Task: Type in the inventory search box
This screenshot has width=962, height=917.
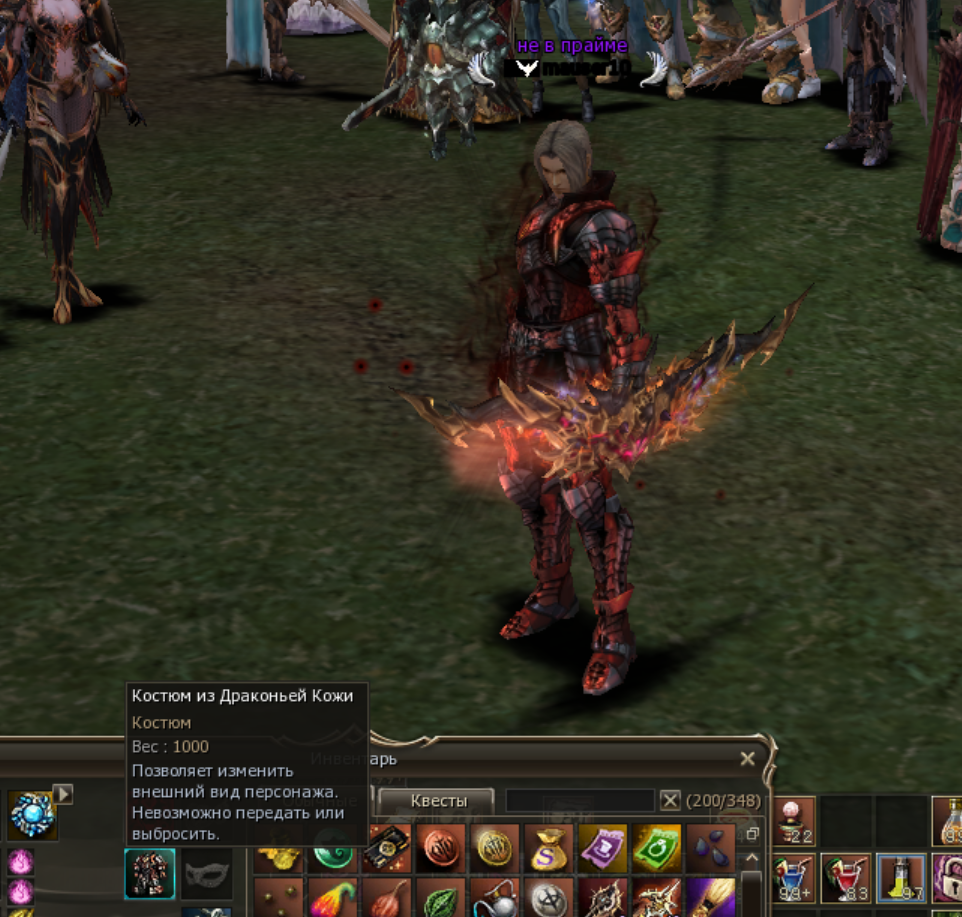Action: (x=580, y=800)
